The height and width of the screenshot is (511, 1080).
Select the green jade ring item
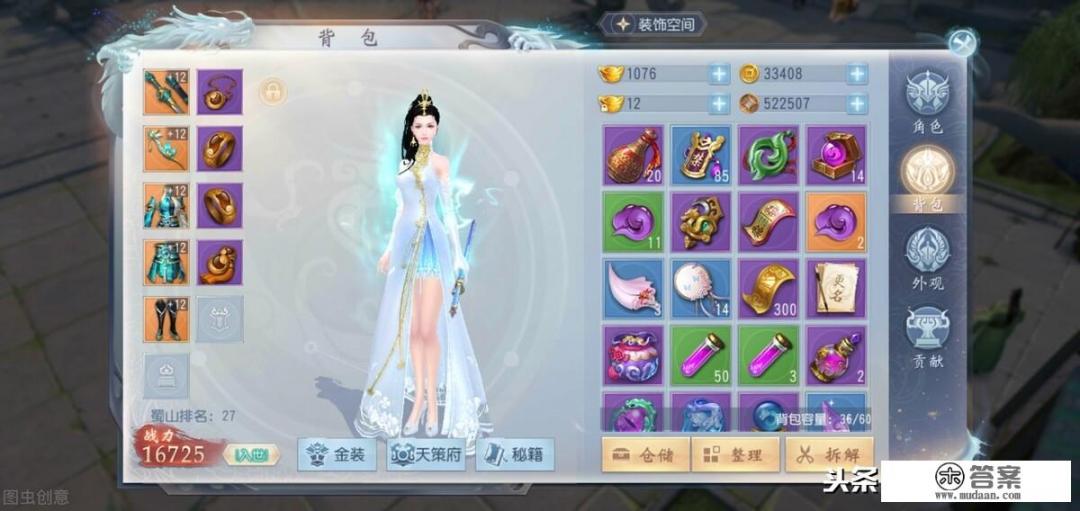[x=768, y=154]
